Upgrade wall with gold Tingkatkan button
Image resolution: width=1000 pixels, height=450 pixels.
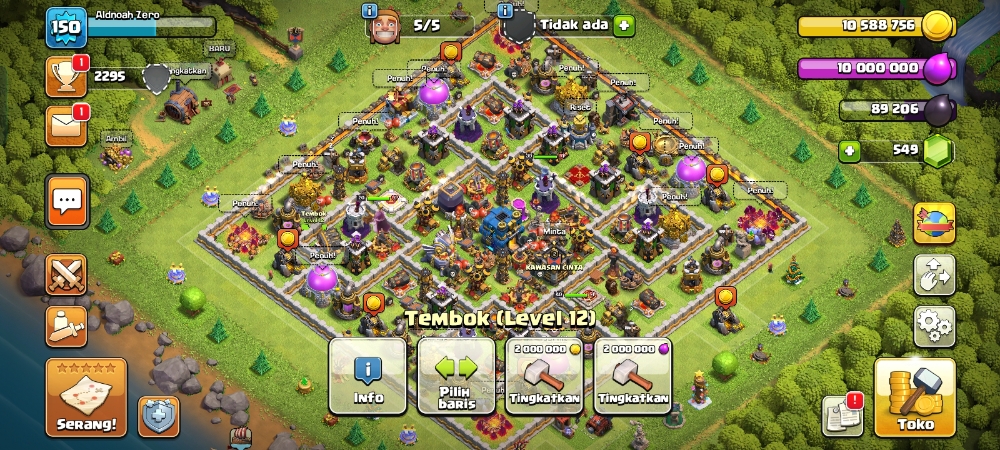(x=545, y=375)
